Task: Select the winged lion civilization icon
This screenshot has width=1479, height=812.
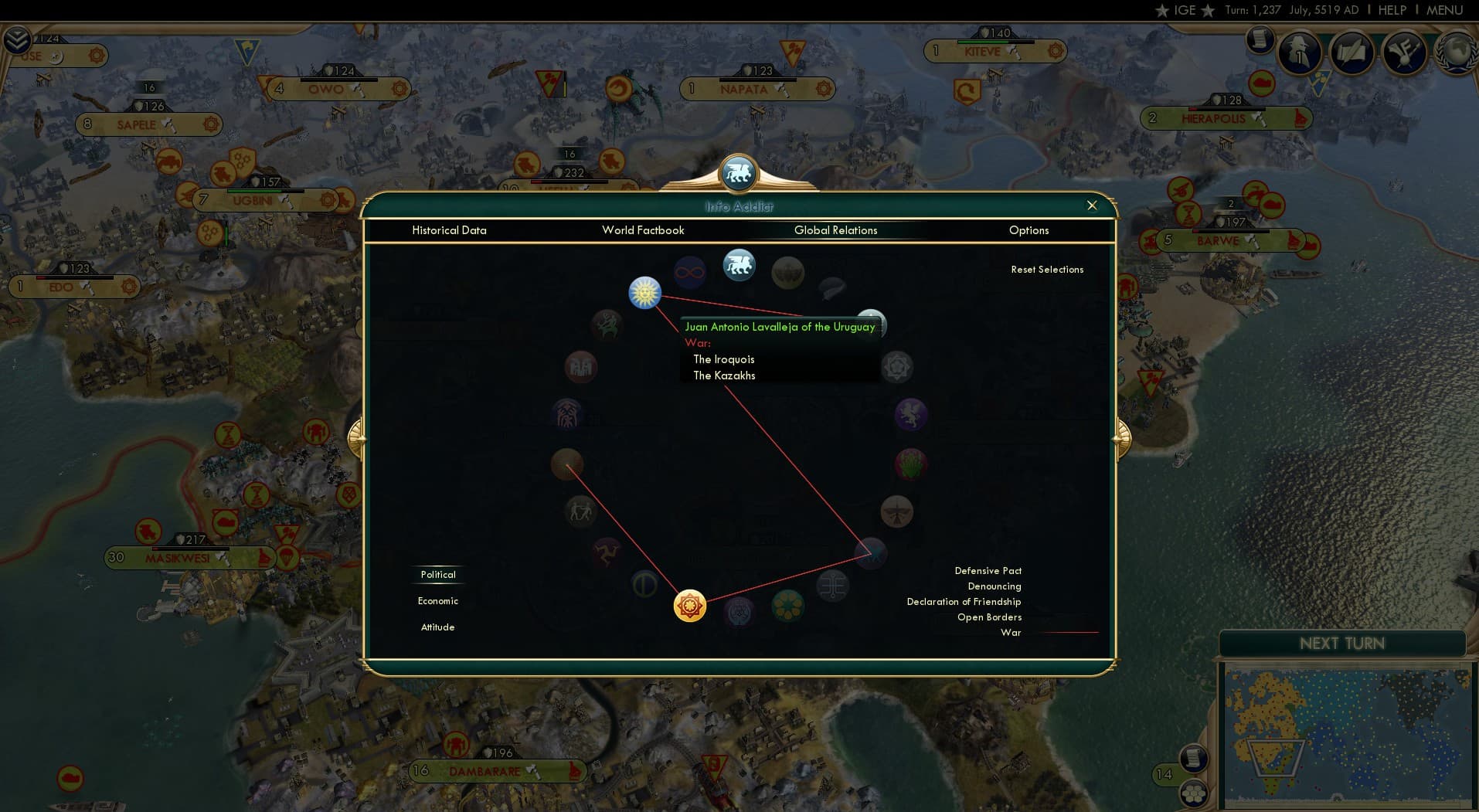Action: (739, 265)
